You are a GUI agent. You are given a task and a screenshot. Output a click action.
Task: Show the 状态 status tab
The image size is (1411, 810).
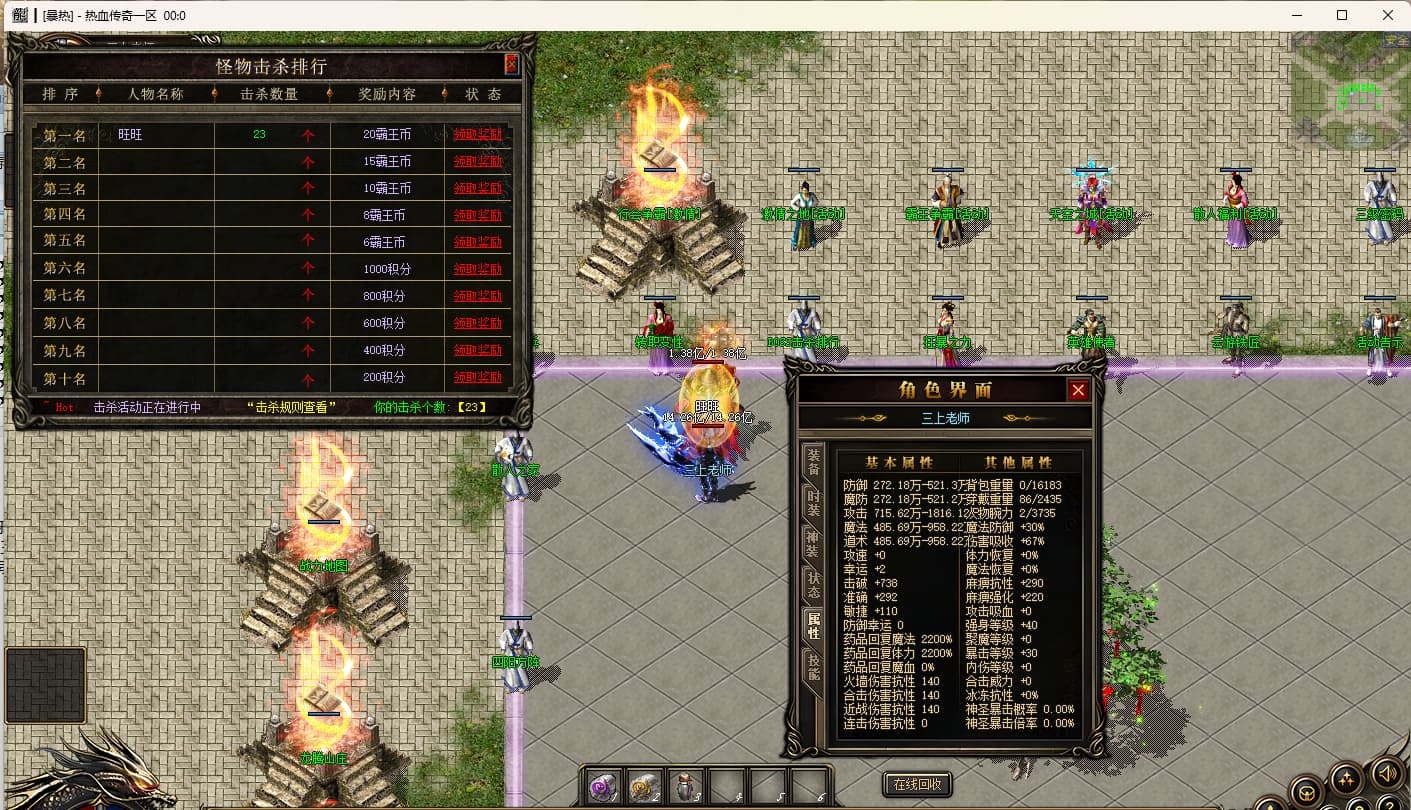coord(814,585)
